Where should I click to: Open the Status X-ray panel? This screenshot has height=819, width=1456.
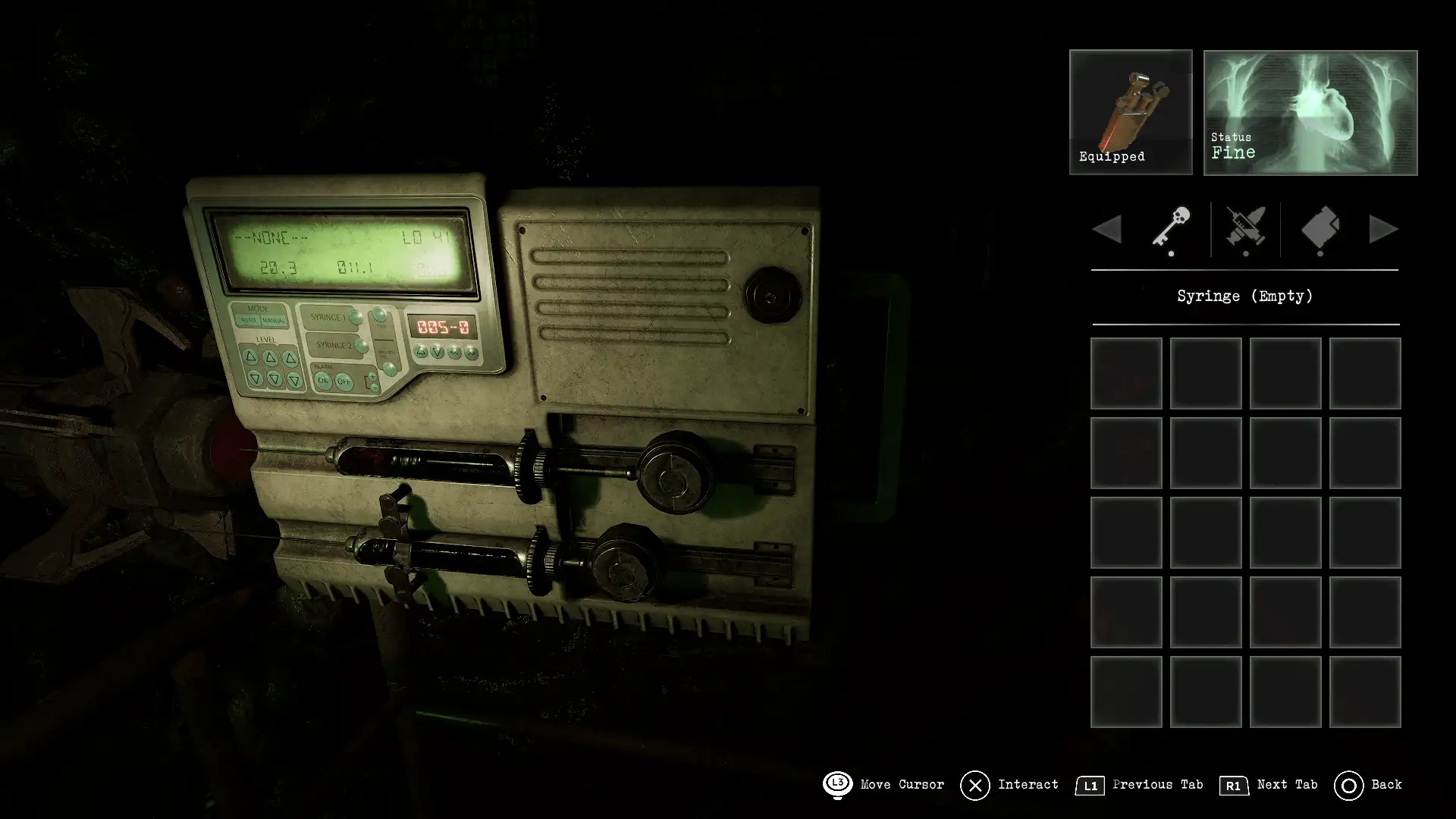(x=1310, y=112)
